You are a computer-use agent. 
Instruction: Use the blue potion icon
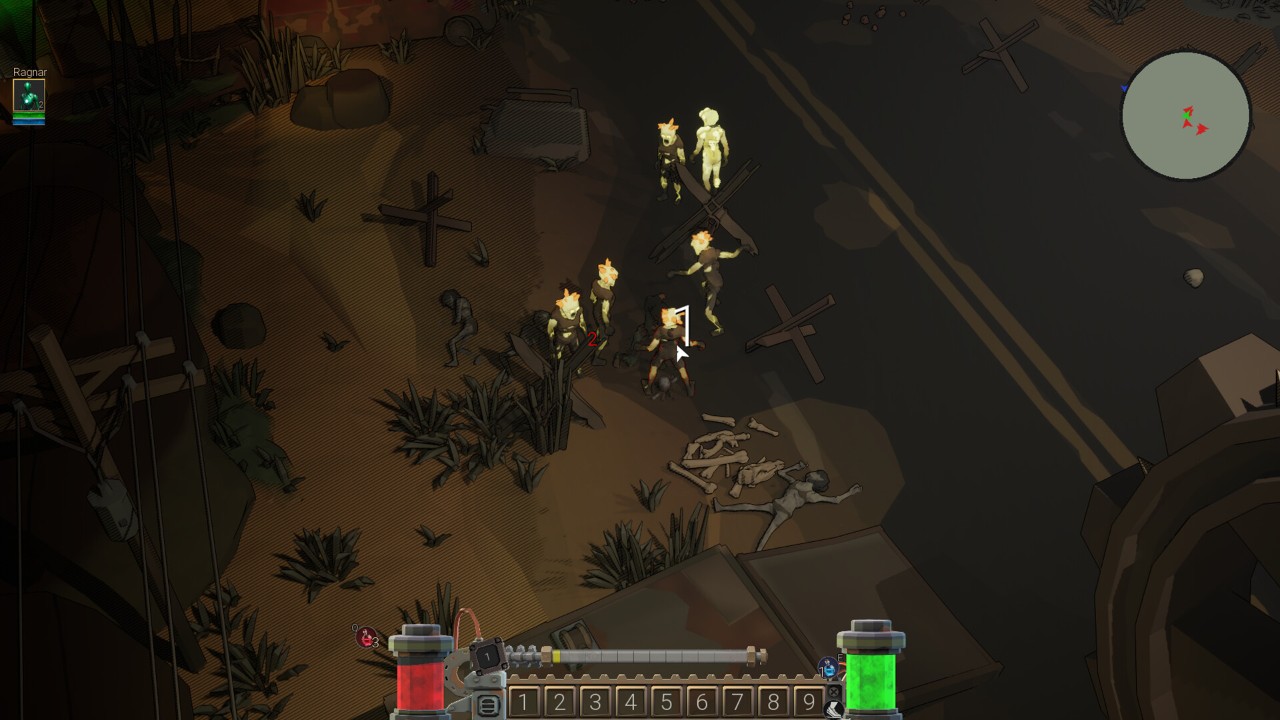click(x=828, y=666)
